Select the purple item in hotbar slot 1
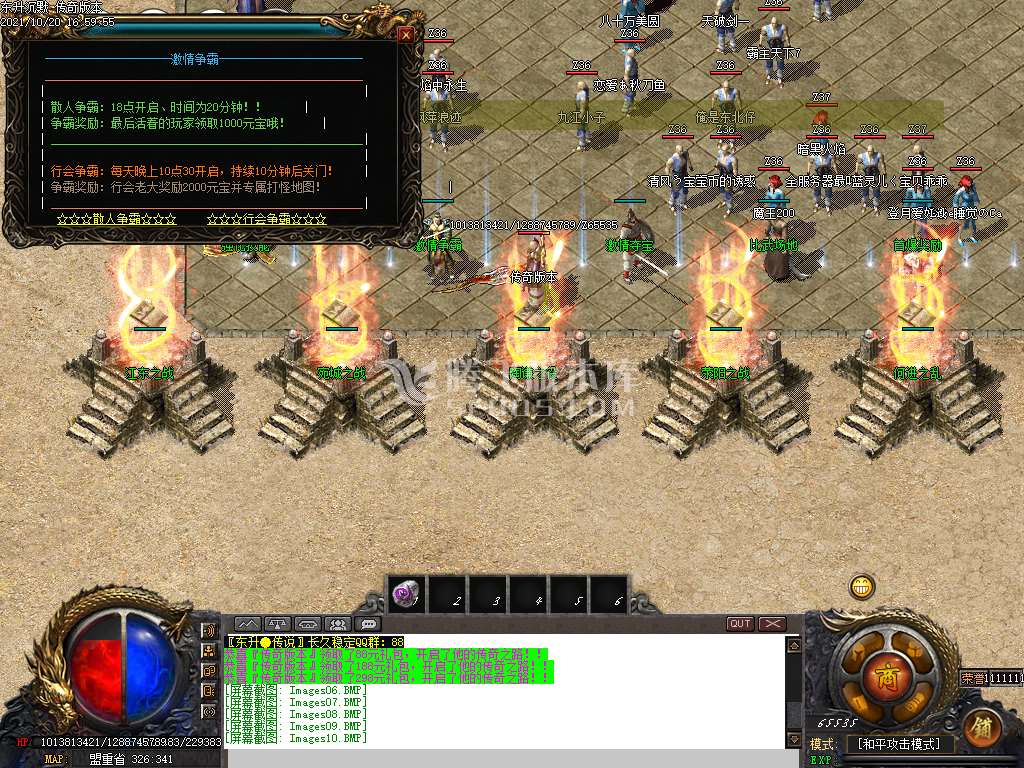This screenshot has width=1024, height=768. [x=405, y=595]
